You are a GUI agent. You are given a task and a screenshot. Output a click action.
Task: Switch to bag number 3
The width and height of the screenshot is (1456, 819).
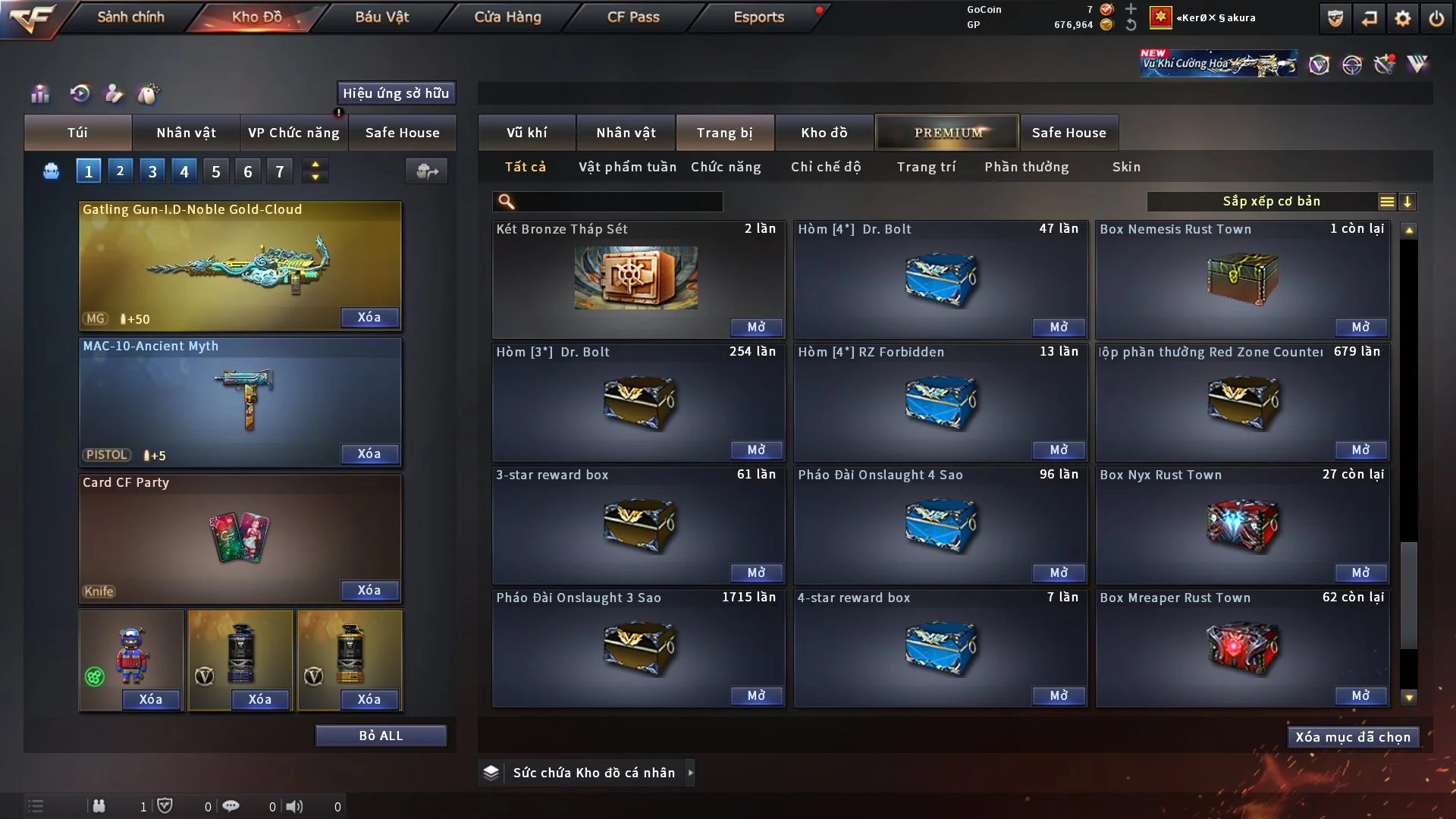pyautogui.click(x=152, y=171)
